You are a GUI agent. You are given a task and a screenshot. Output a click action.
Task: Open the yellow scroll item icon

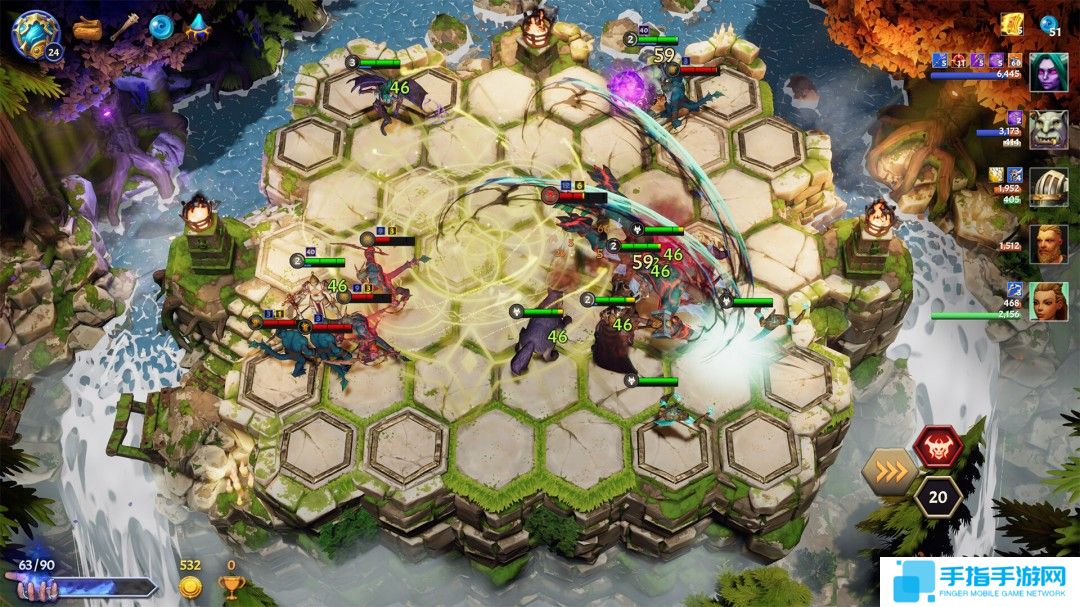coord(1011,25)
